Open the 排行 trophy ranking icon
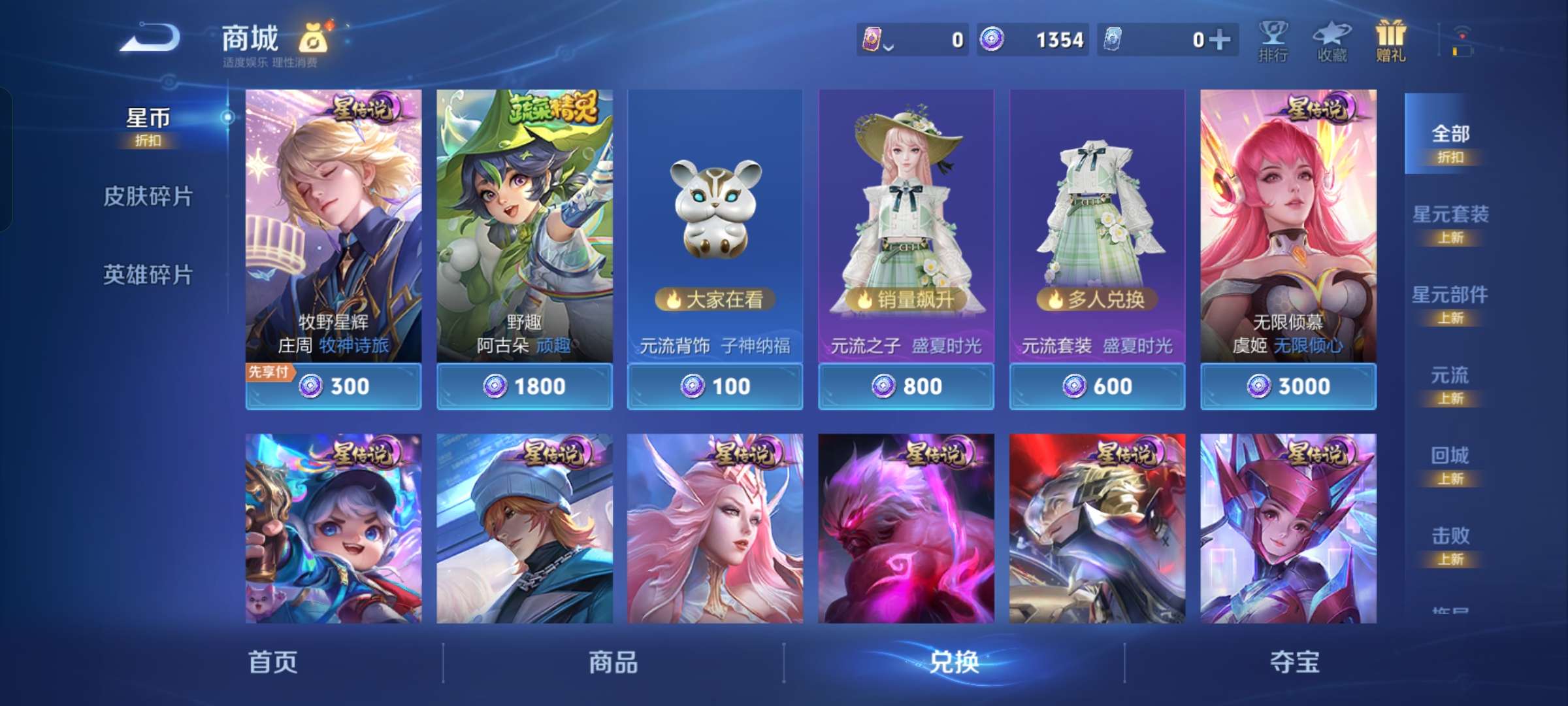The image size is (1568, 706). (1274, 39)
